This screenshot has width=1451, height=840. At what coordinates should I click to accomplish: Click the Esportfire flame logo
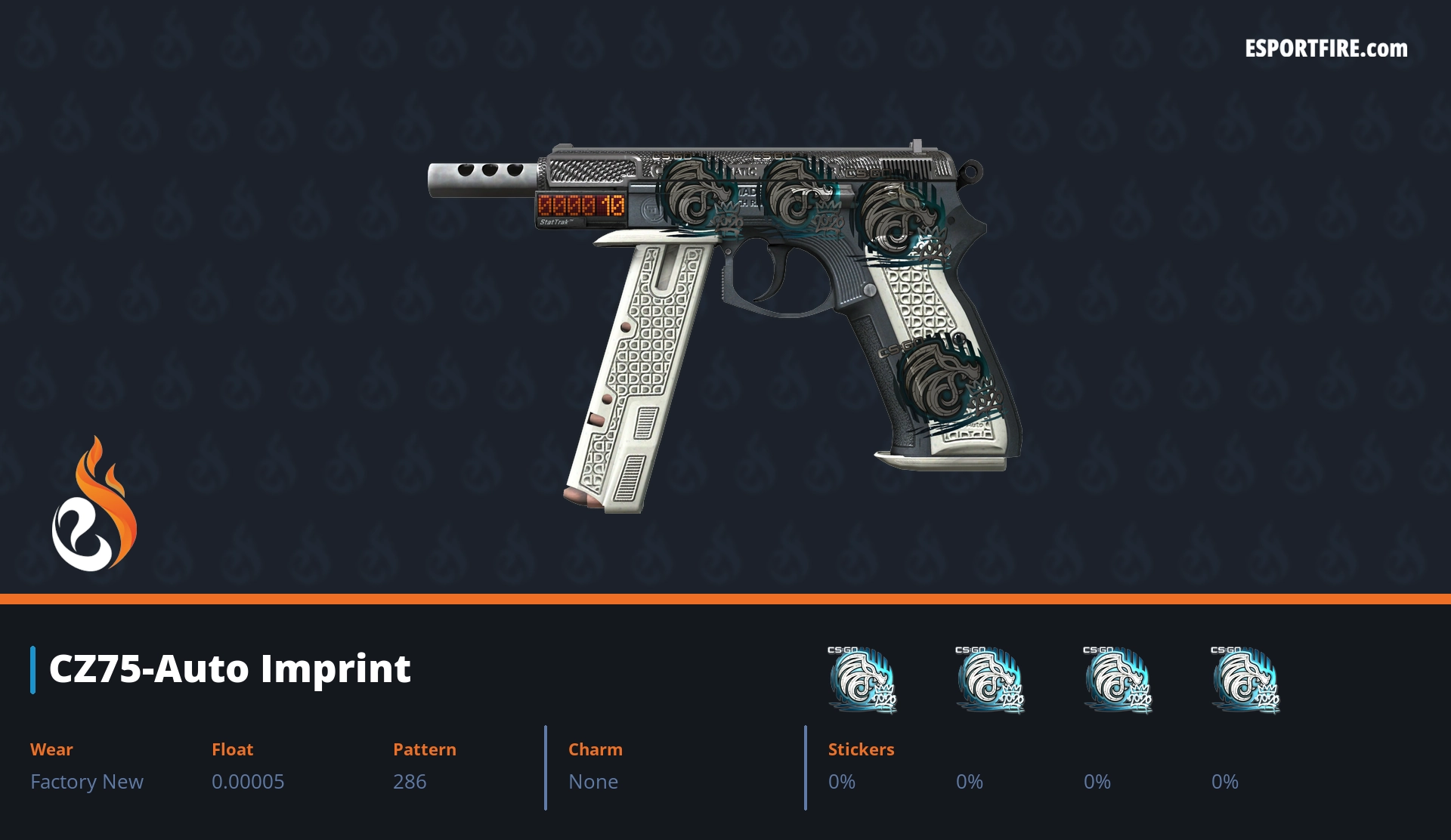pos(94,505)
